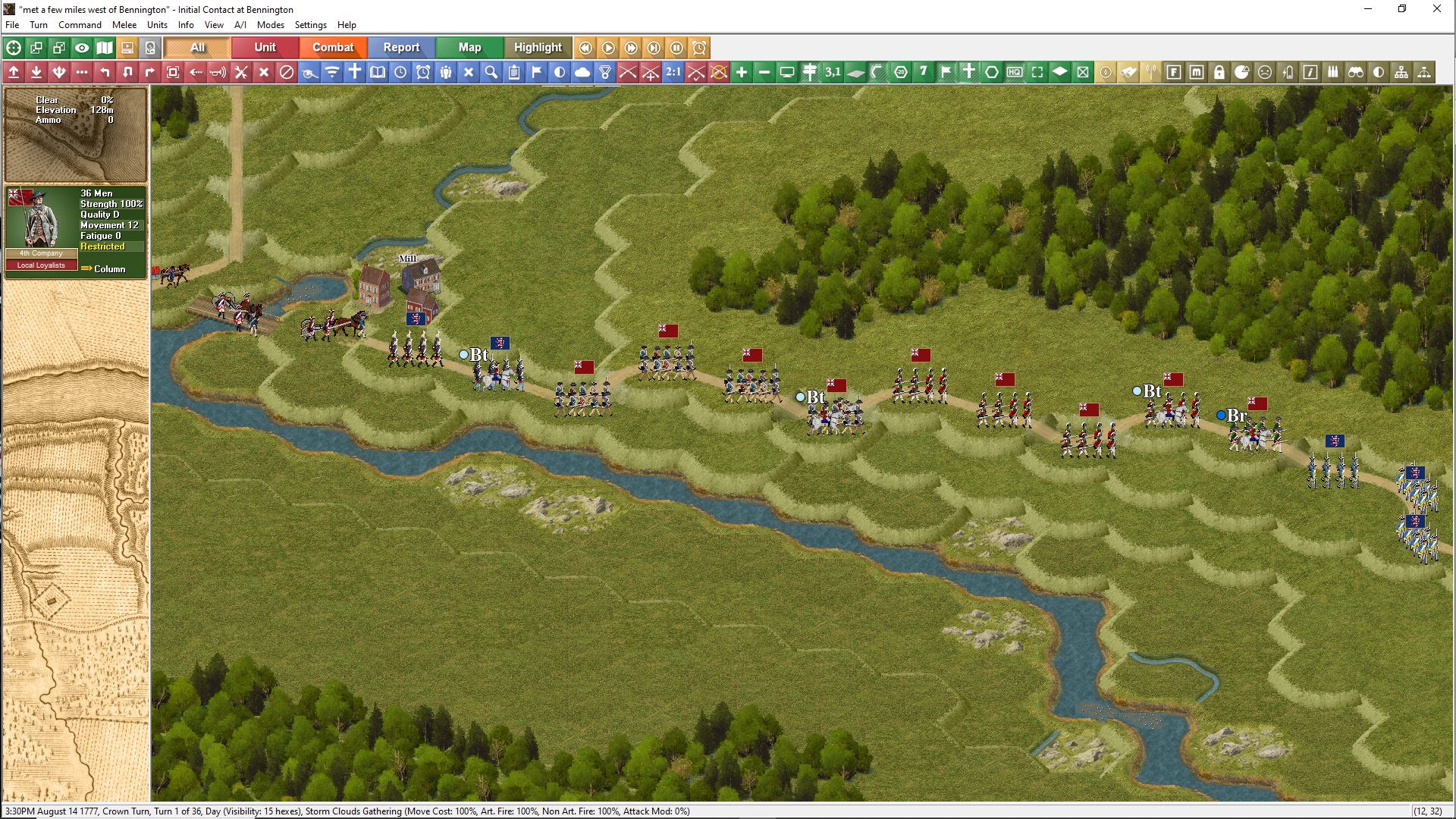
Task: Open the Settings menu
Action: click(x=310, y=25)
